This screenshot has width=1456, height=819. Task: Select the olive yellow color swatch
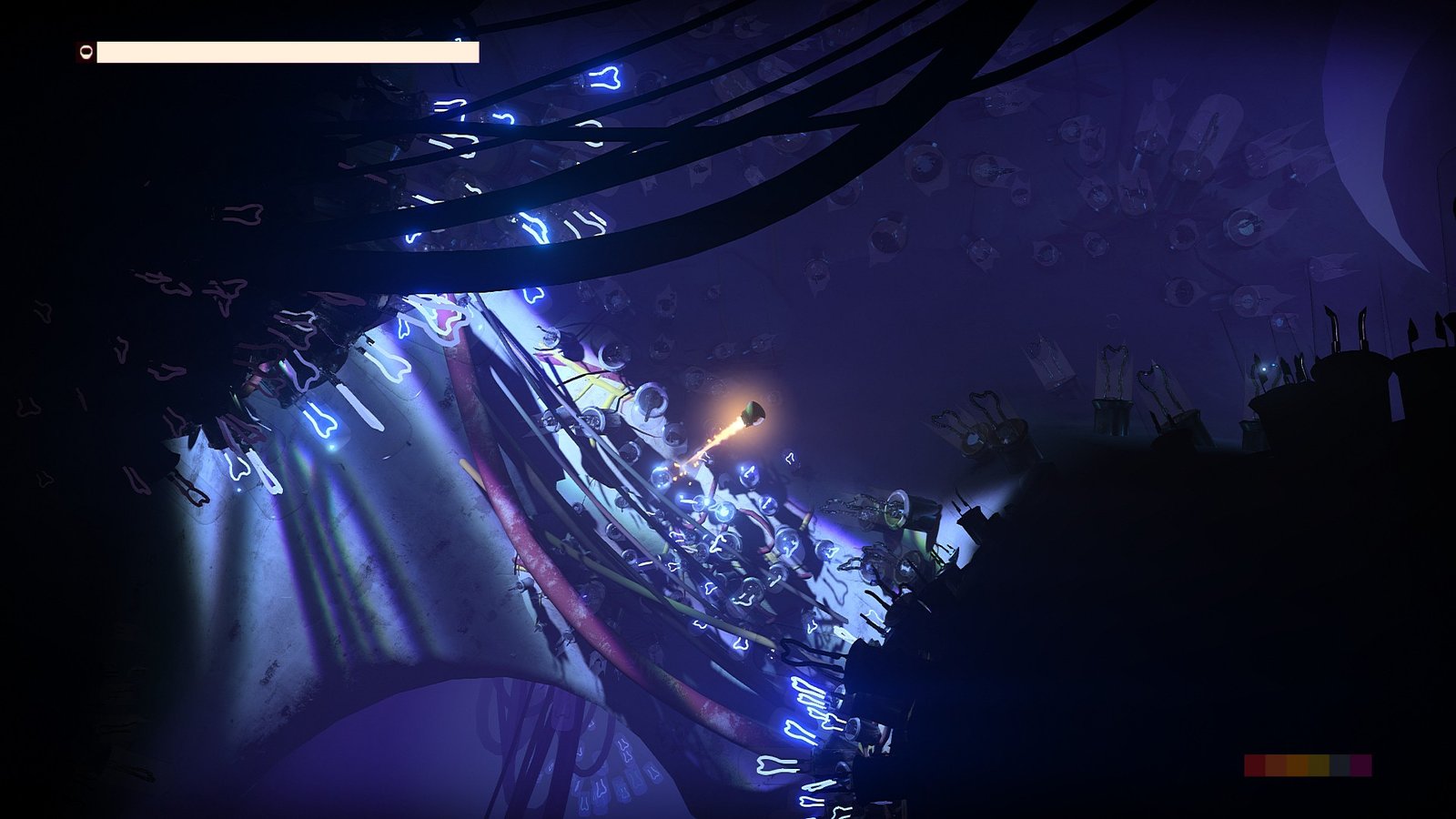(x=1319, y=765)
